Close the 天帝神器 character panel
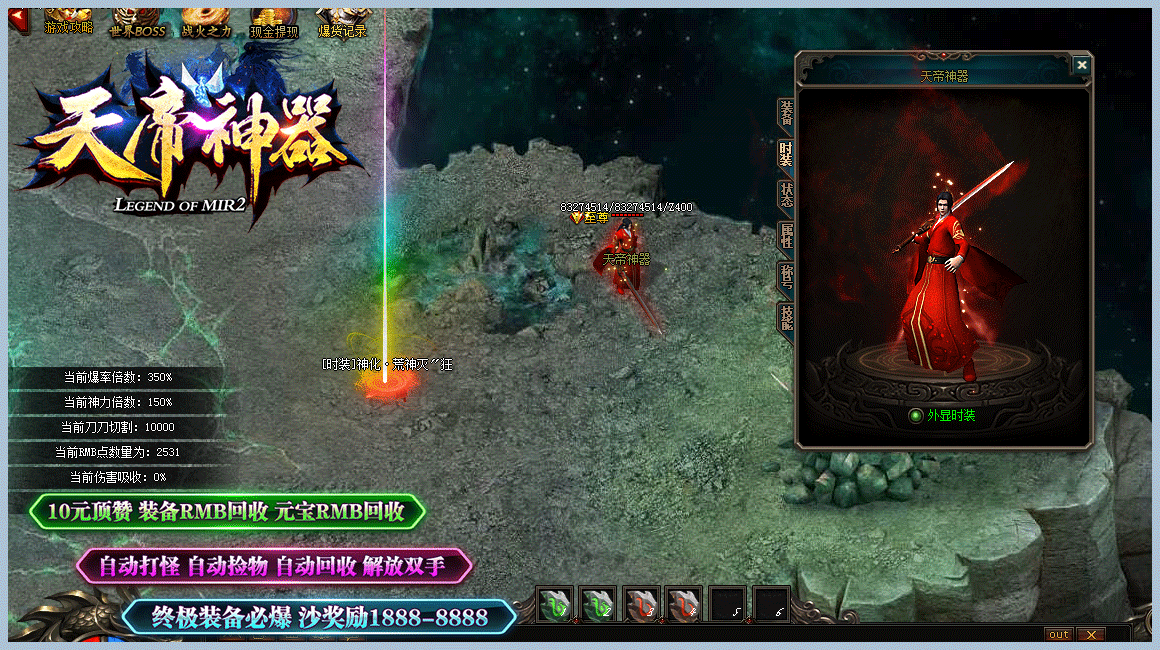The width and height of the screenshot is (1160, 650). click(x=1081, y=65)
